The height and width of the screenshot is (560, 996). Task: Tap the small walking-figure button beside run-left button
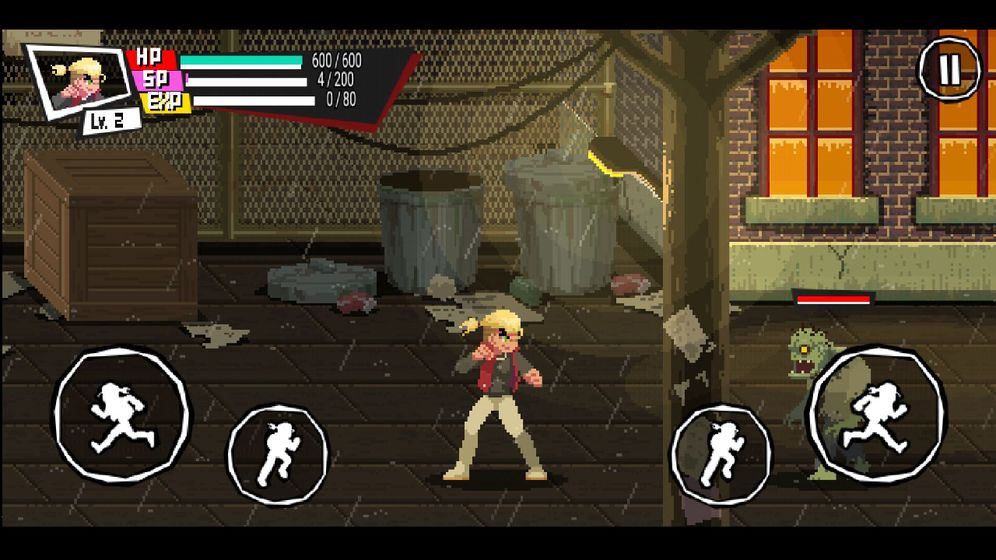[277, 454]
